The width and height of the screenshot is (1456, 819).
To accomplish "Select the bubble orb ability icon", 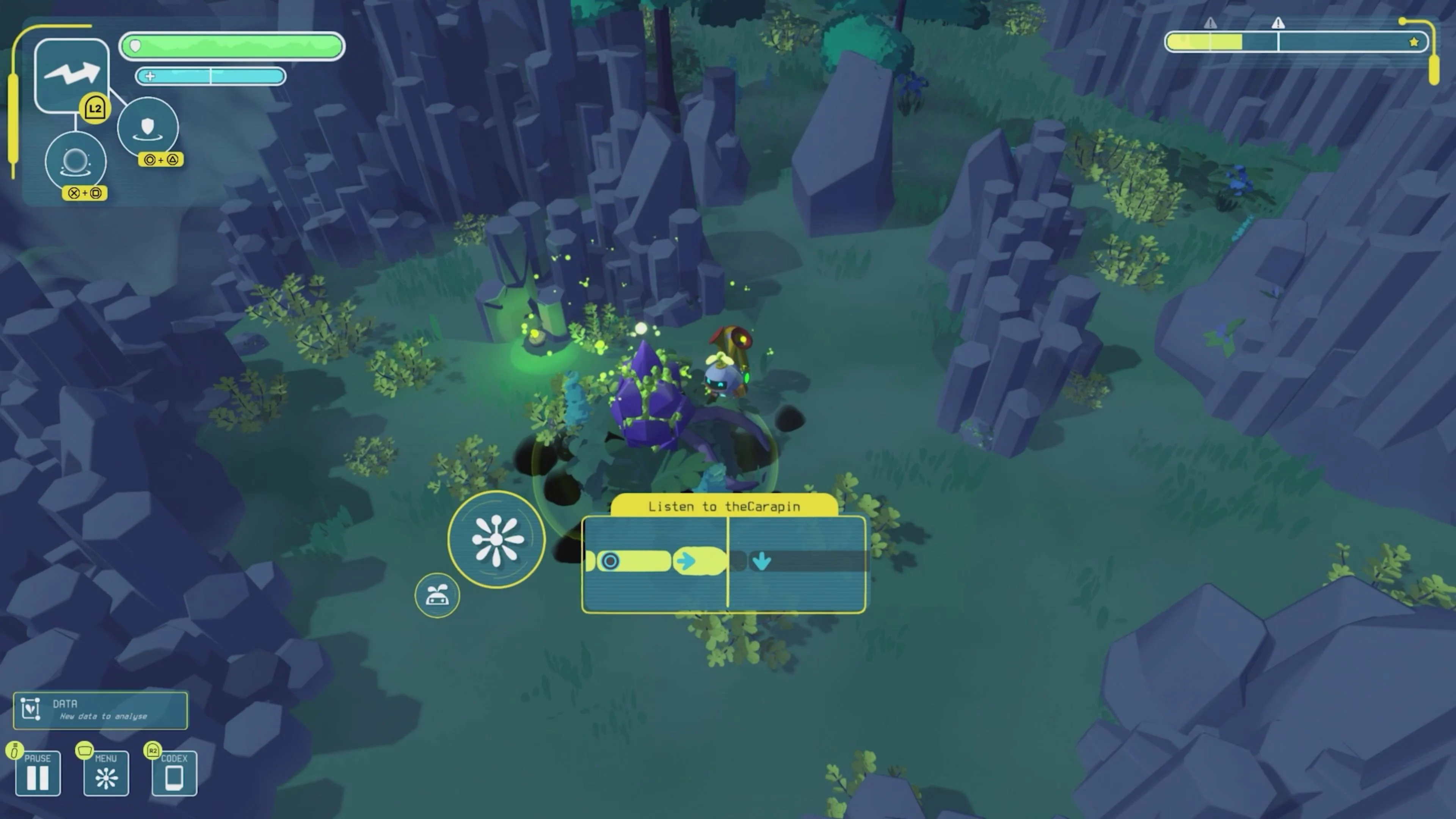I will coord(76,162).
